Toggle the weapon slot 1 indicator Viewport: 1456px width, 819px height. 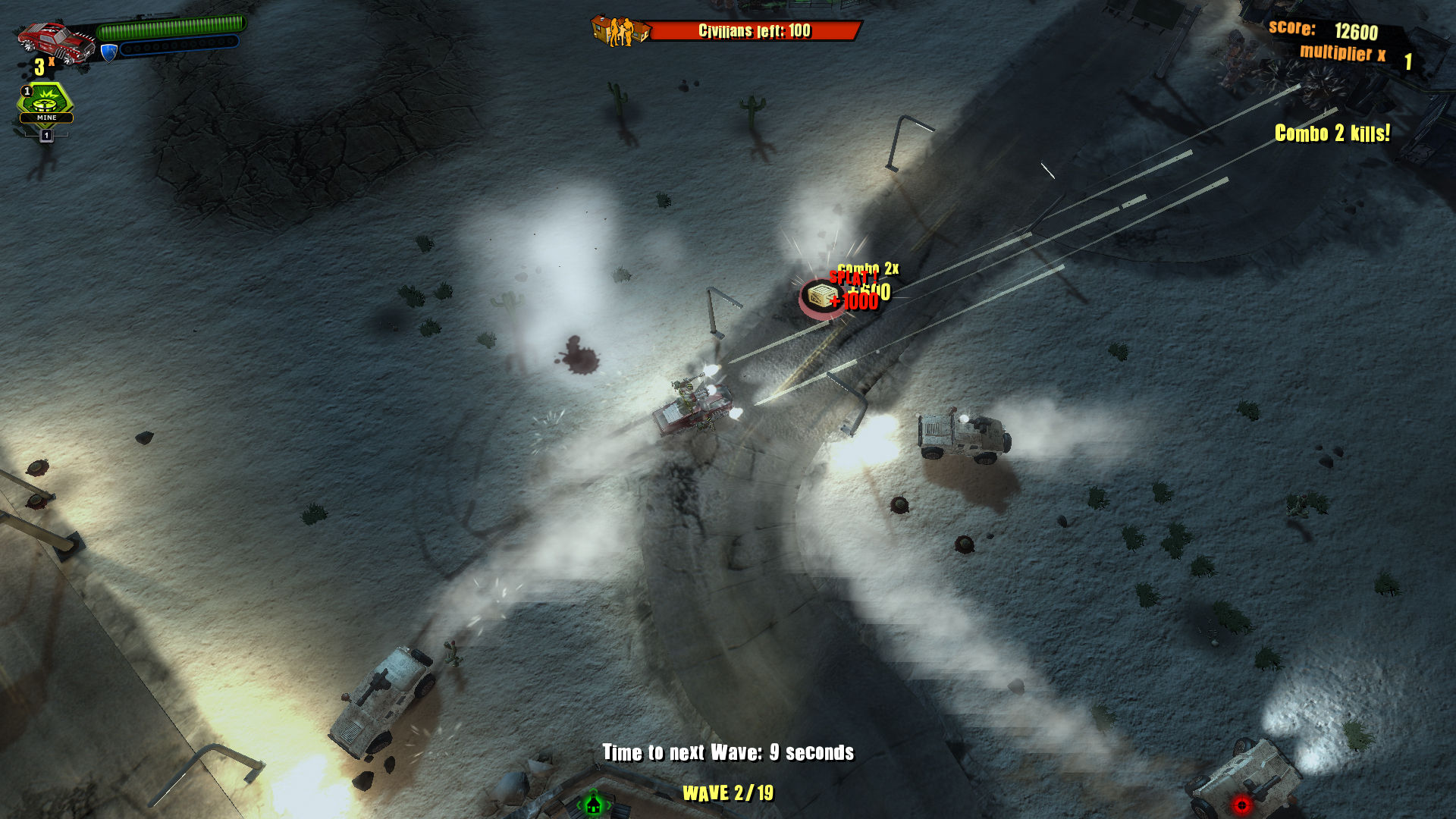coord(45,136)
